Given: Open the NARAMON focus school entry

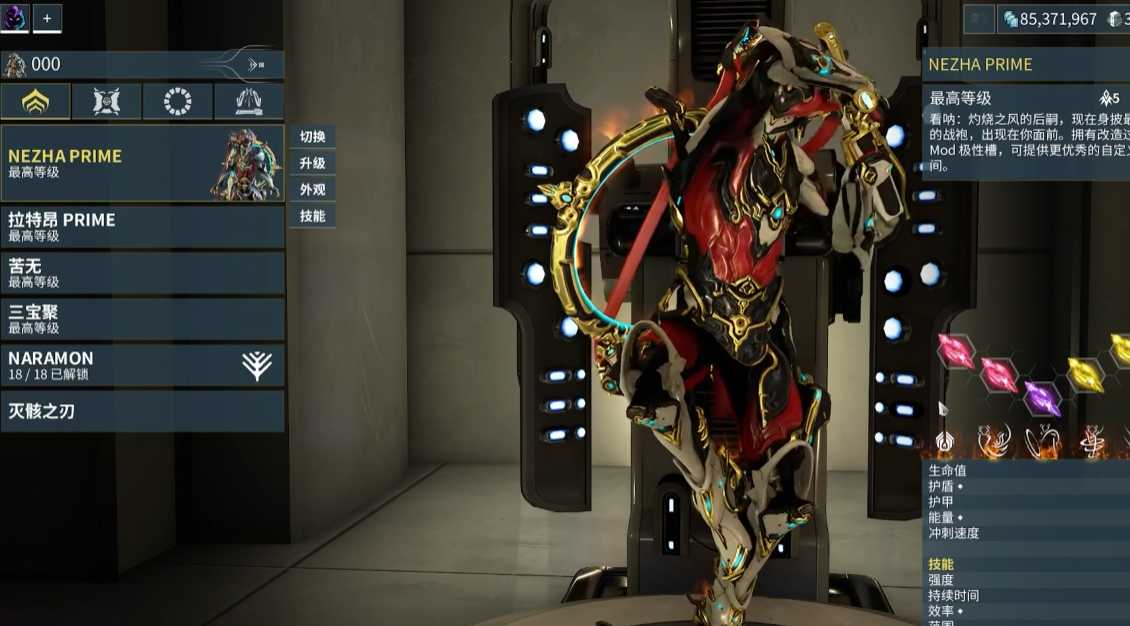Looking at the screenshot, I should click(x=142, y=365).
